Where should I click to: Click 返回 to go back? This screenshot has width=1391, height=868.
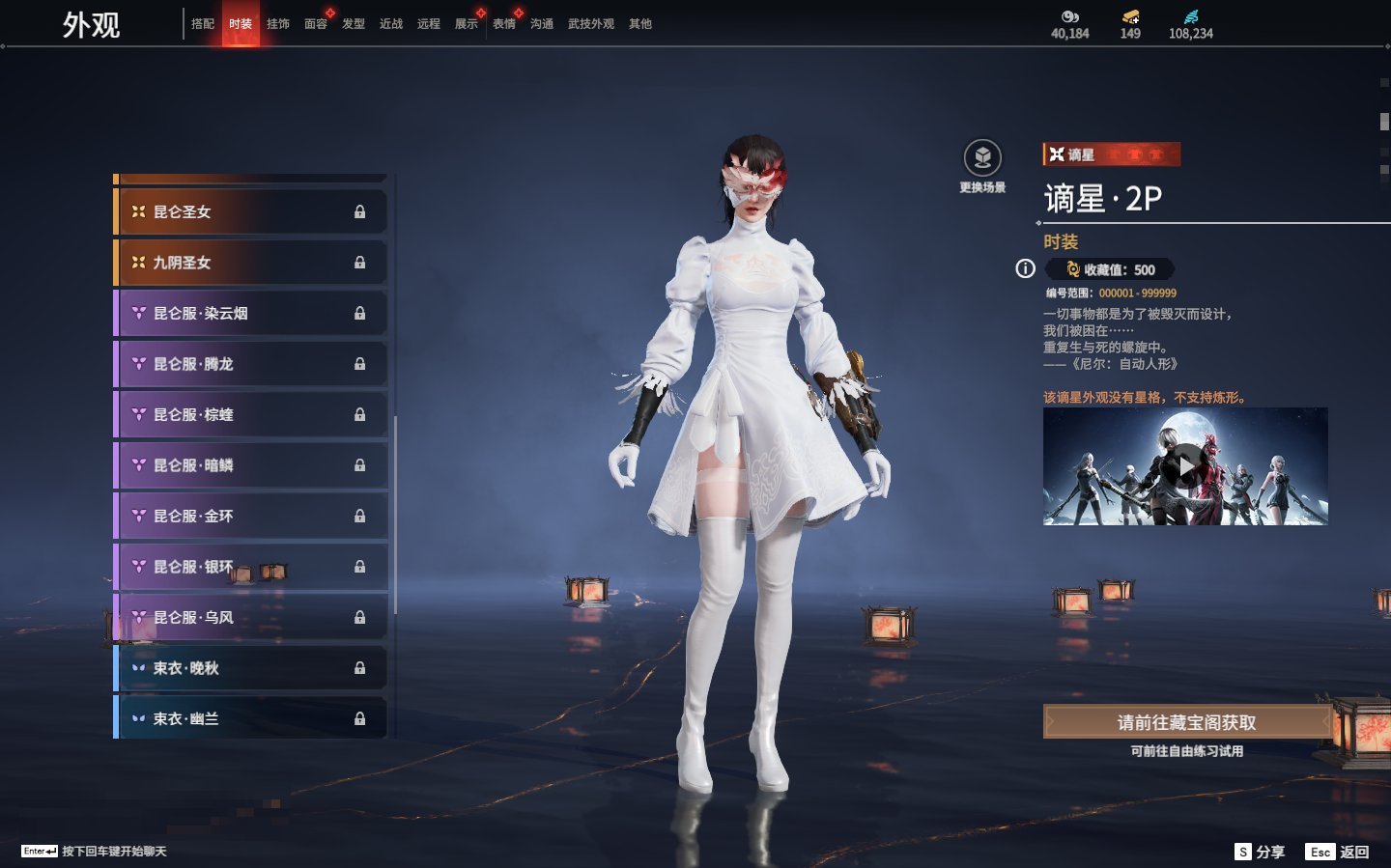1338,852
